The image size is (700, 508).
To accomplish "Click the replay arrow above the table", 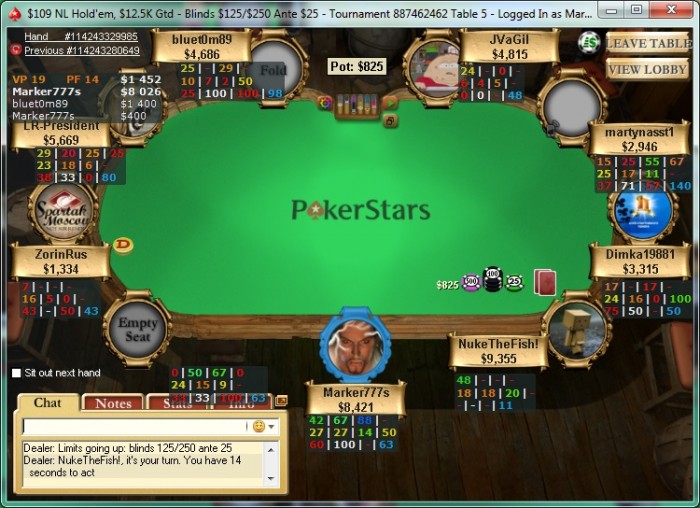I will [390, 103].
